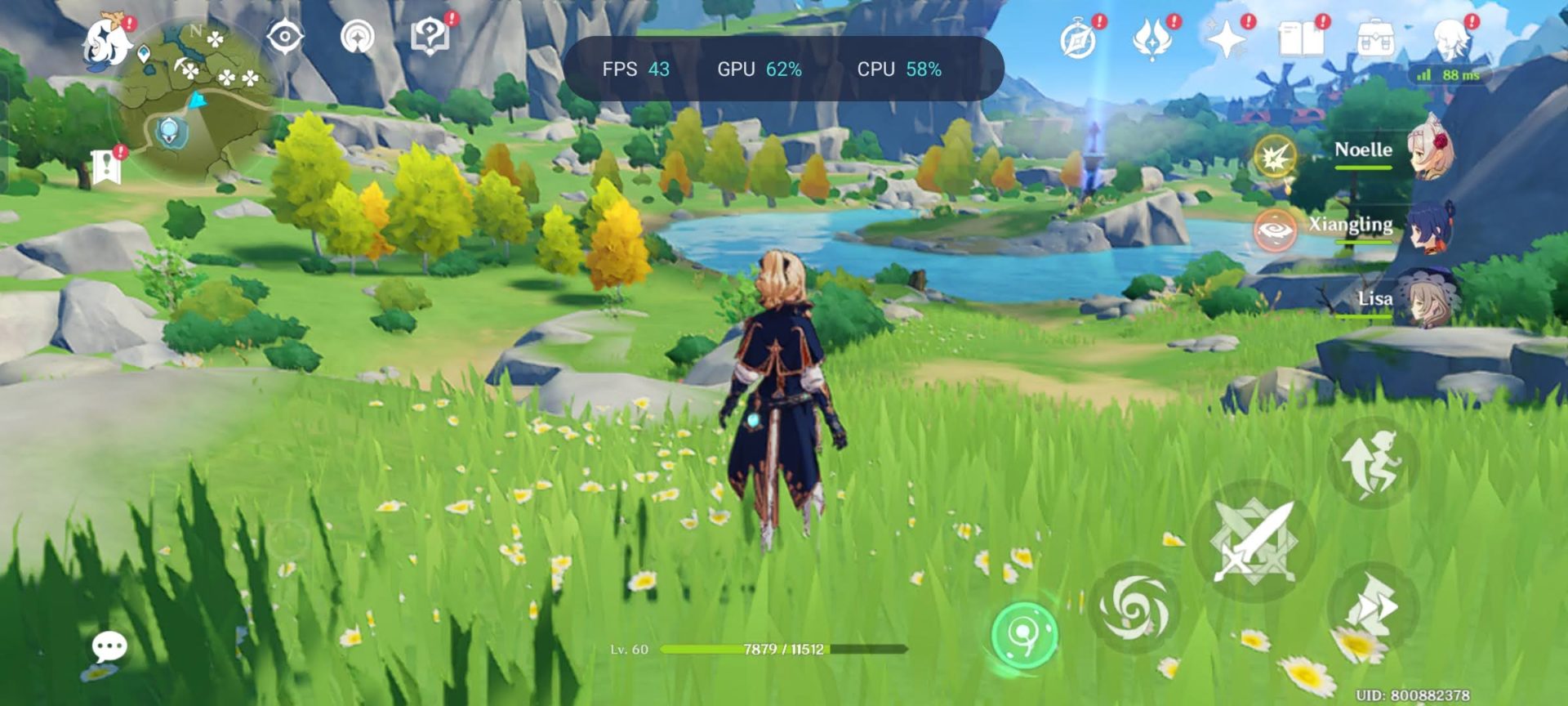
Task: Open the quest banner with alert
Action: click(107, 167)
